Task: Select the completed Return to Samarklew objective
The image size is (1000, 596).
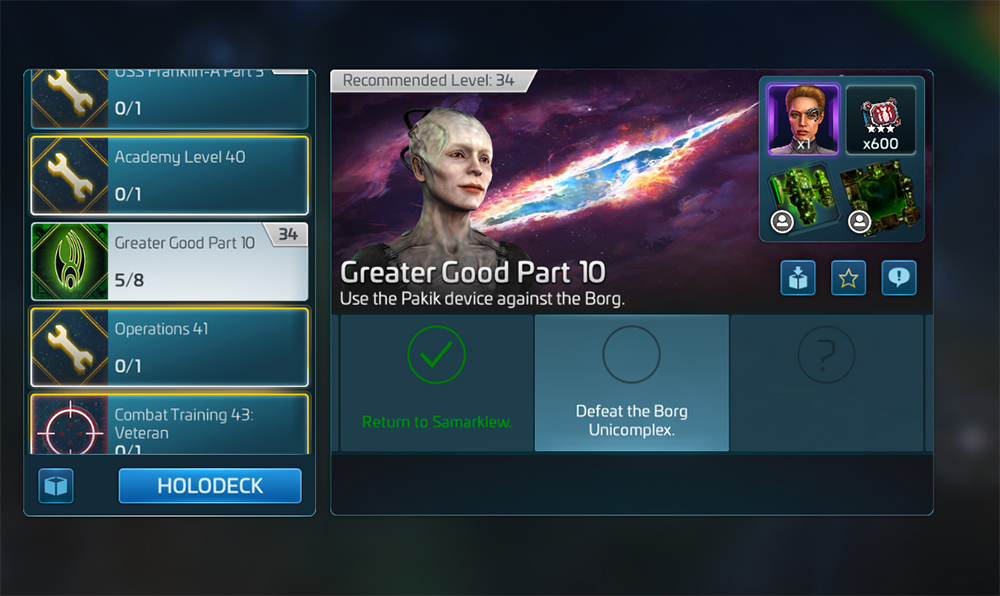Action: click(436, 383)
